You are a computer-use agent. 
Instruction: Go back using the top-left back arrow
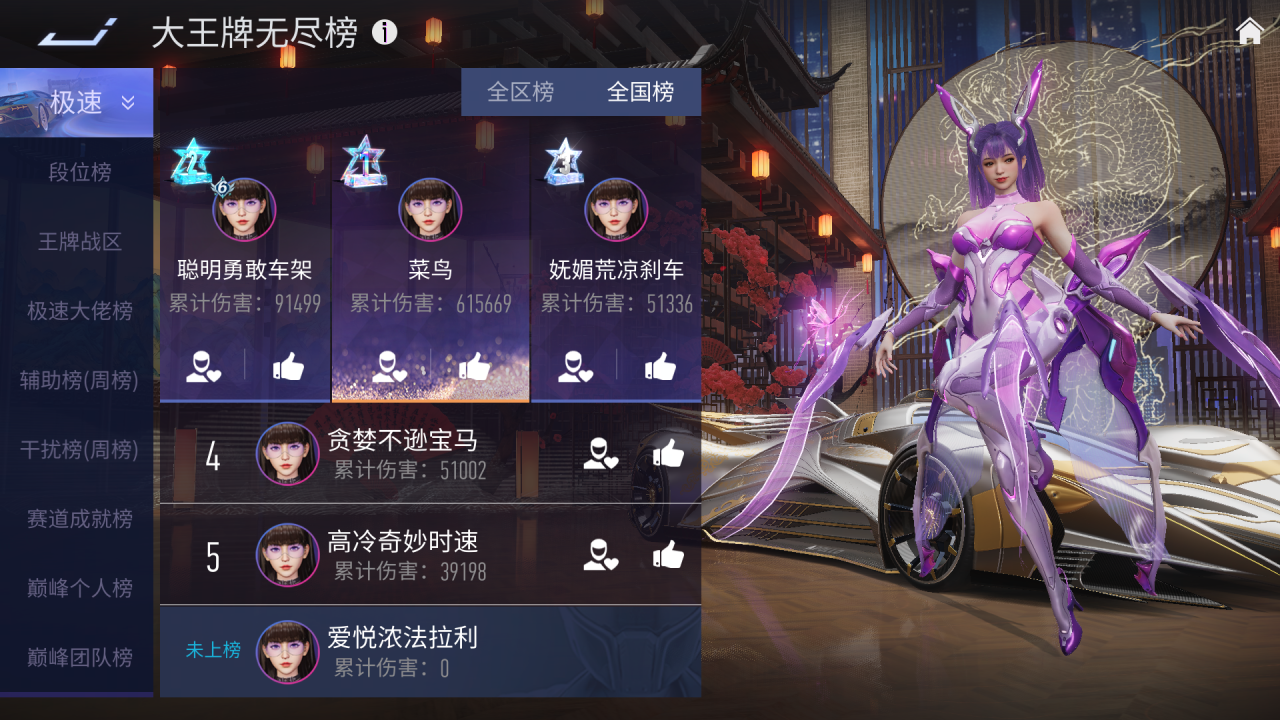pos(77,33)
